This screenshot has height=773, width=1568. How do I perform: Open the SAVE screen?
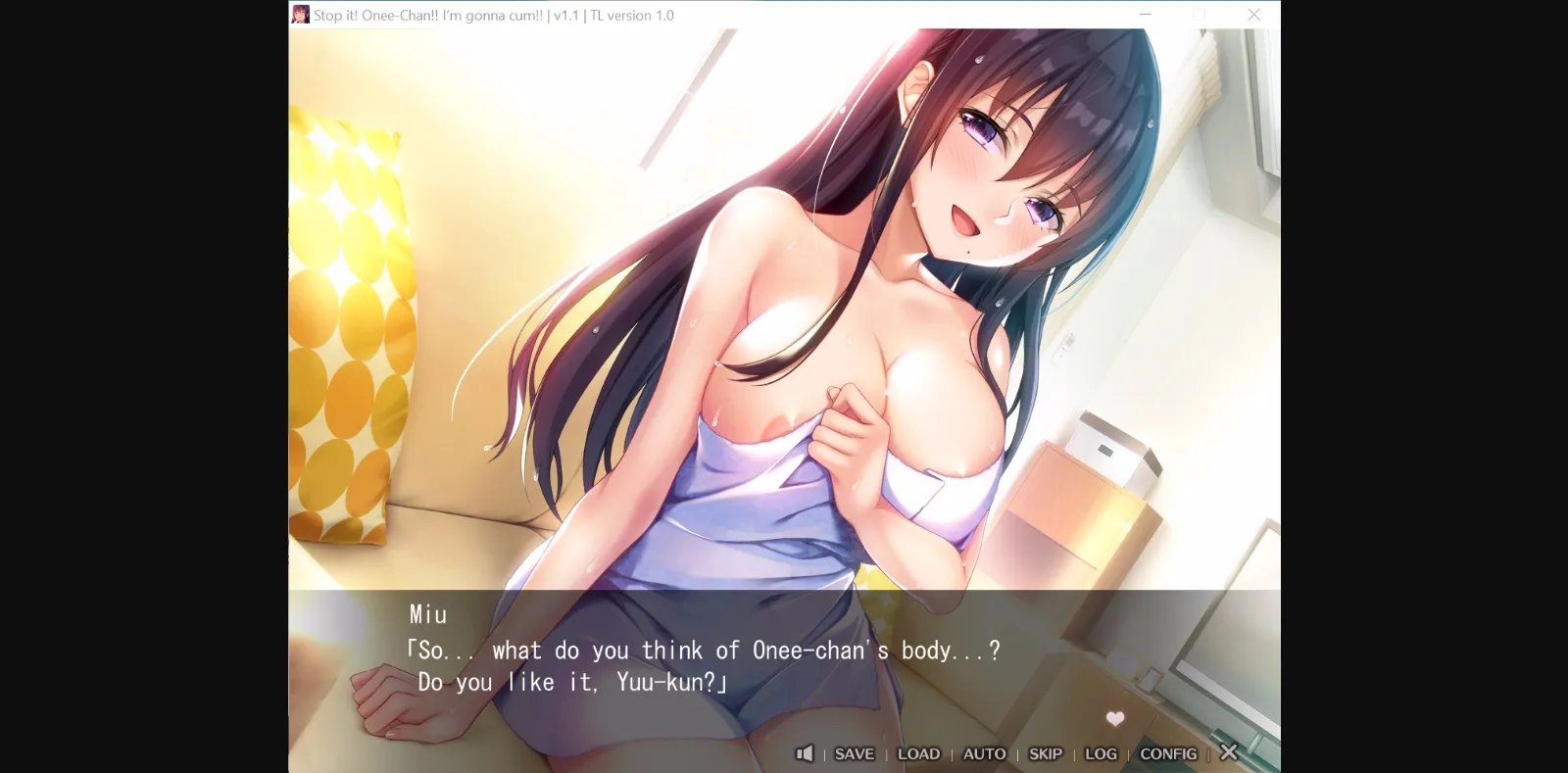[x=854, y=753]
